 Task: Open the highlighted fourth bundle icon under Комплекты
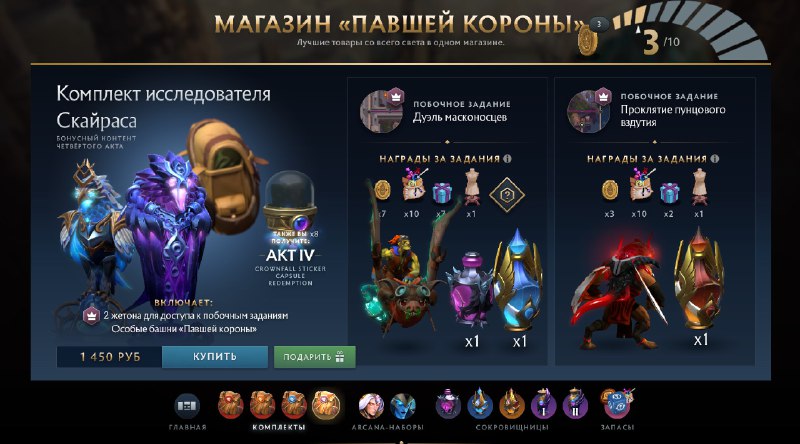coord(326,405)
